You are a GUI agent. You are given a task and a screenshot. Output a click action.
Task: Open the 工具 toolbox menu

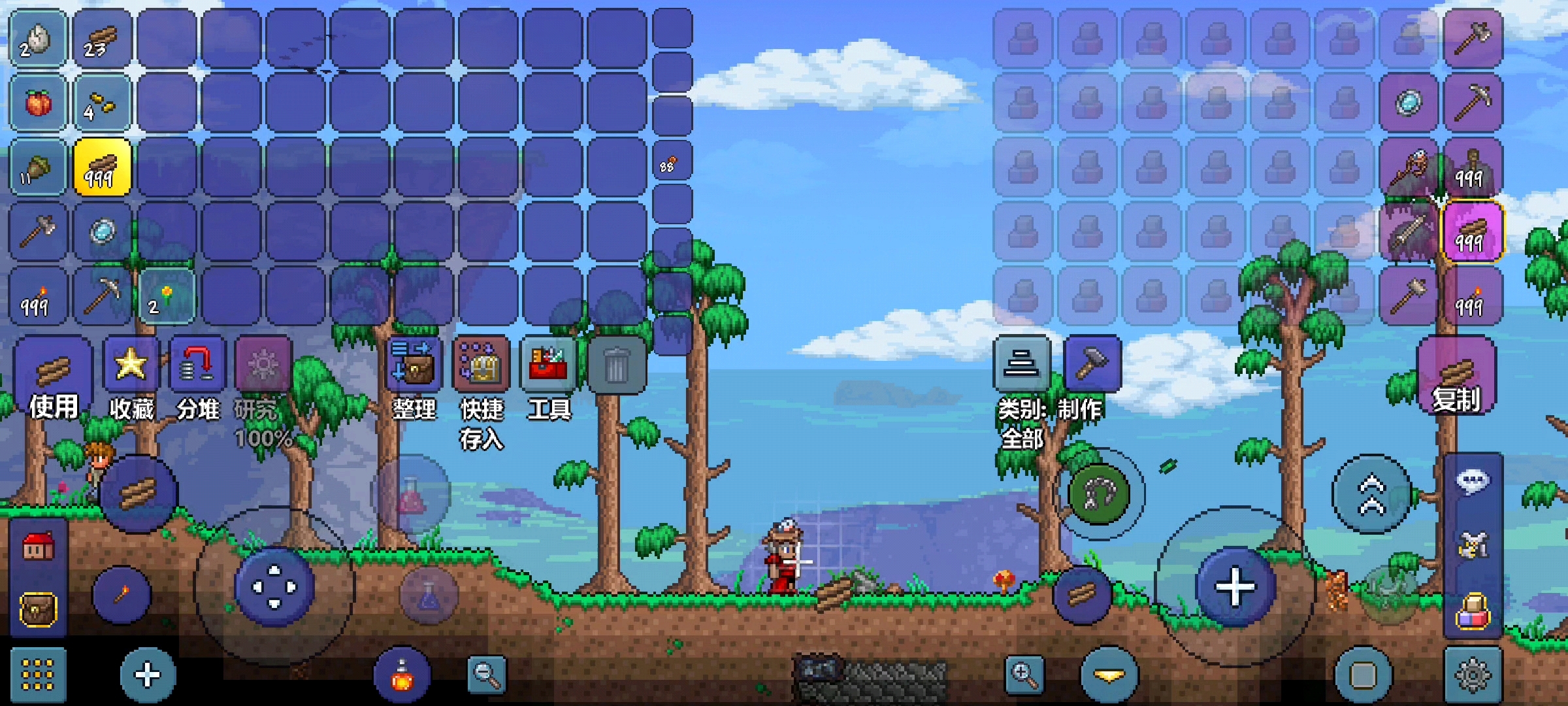click(549, 366)
